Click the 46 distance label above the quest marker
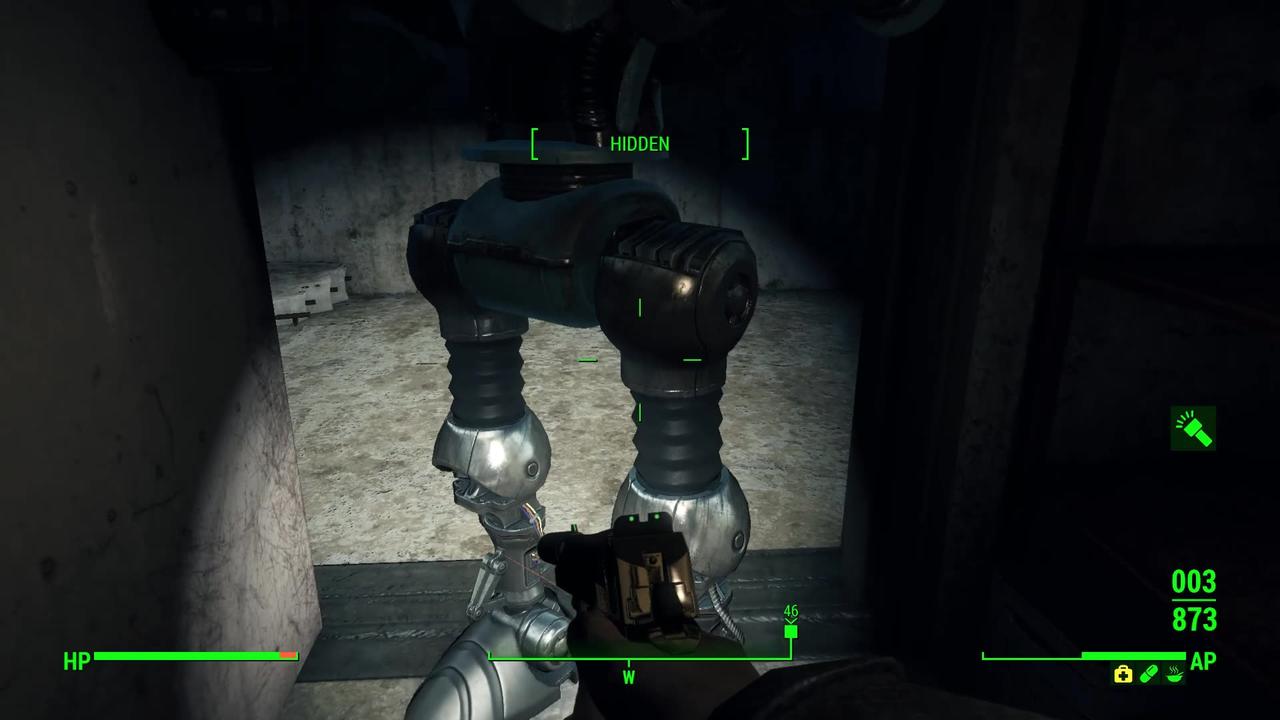This screenshot has height=720, width=1280. [791, 608]
